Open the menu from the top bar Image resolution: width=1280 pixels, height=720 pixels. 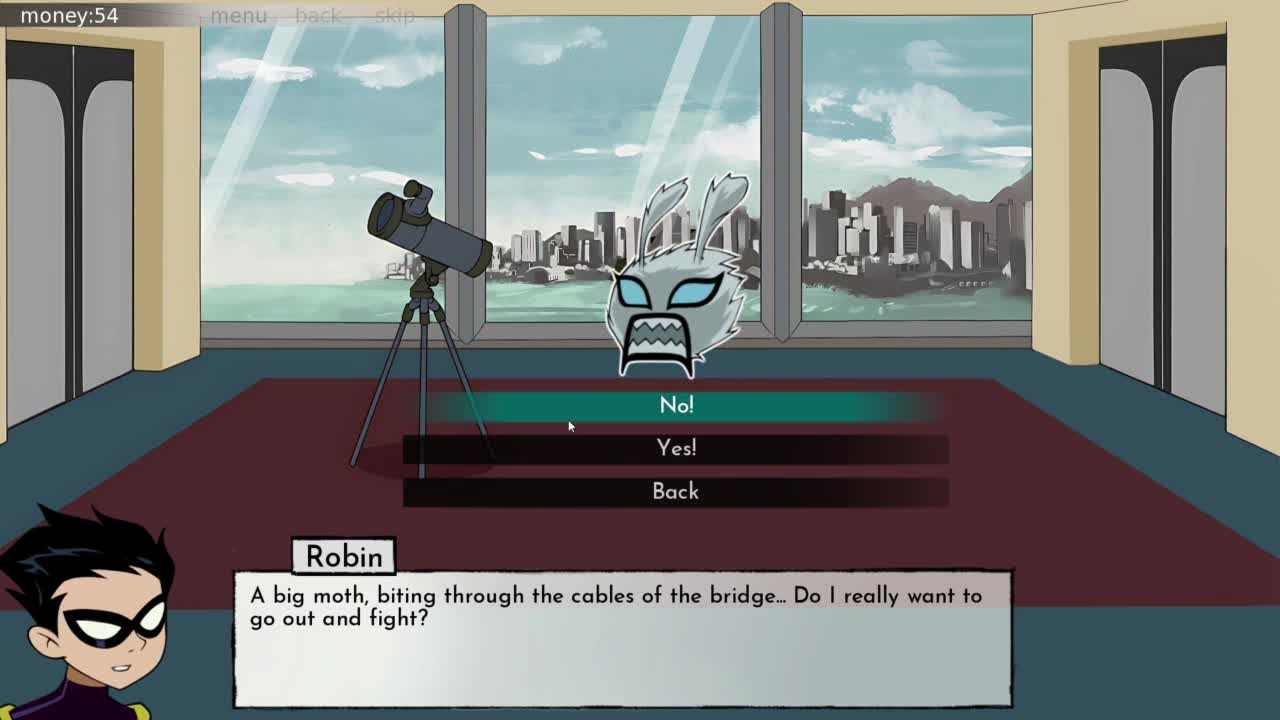(x=239, y=16)
